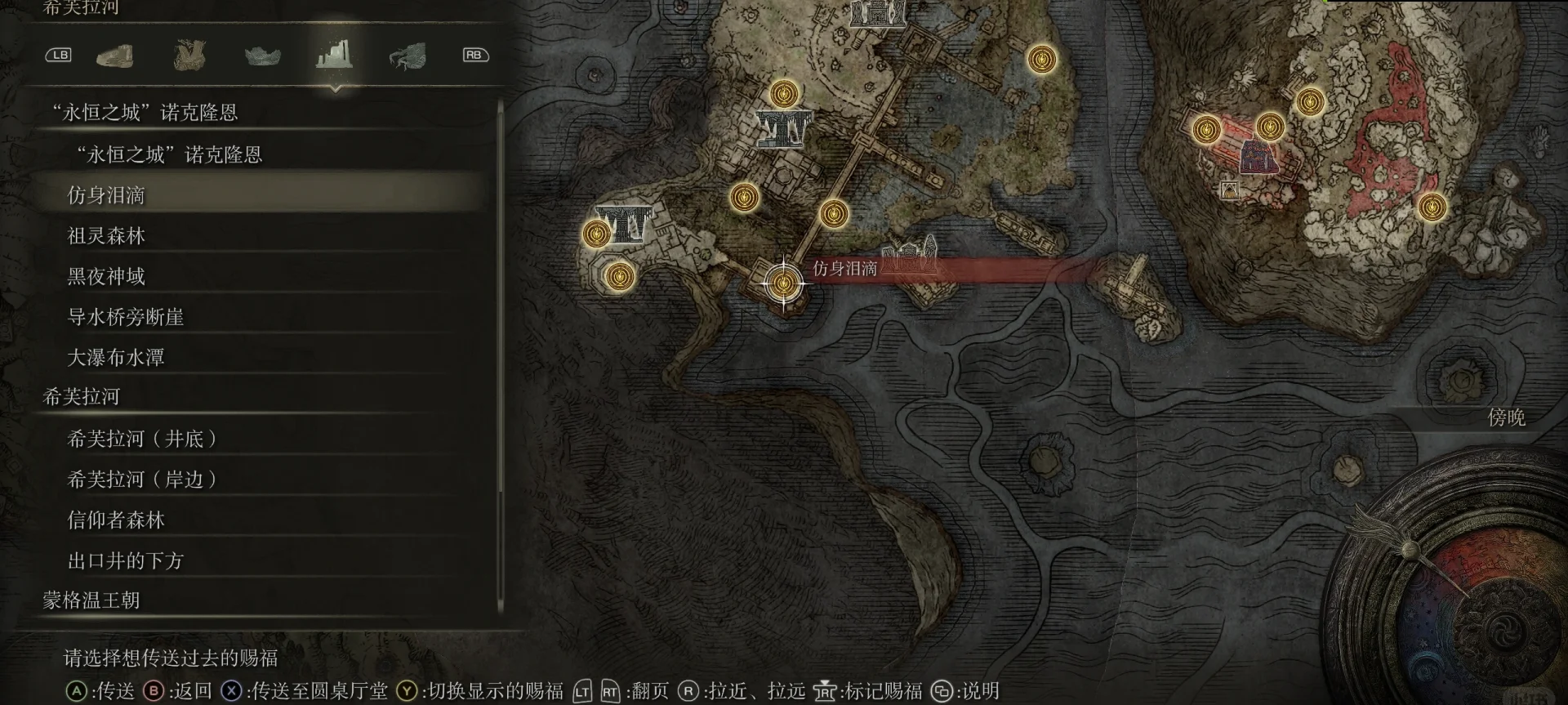
Task: Select 祖灵森林 from the grace list
Action: pos(106,235)
